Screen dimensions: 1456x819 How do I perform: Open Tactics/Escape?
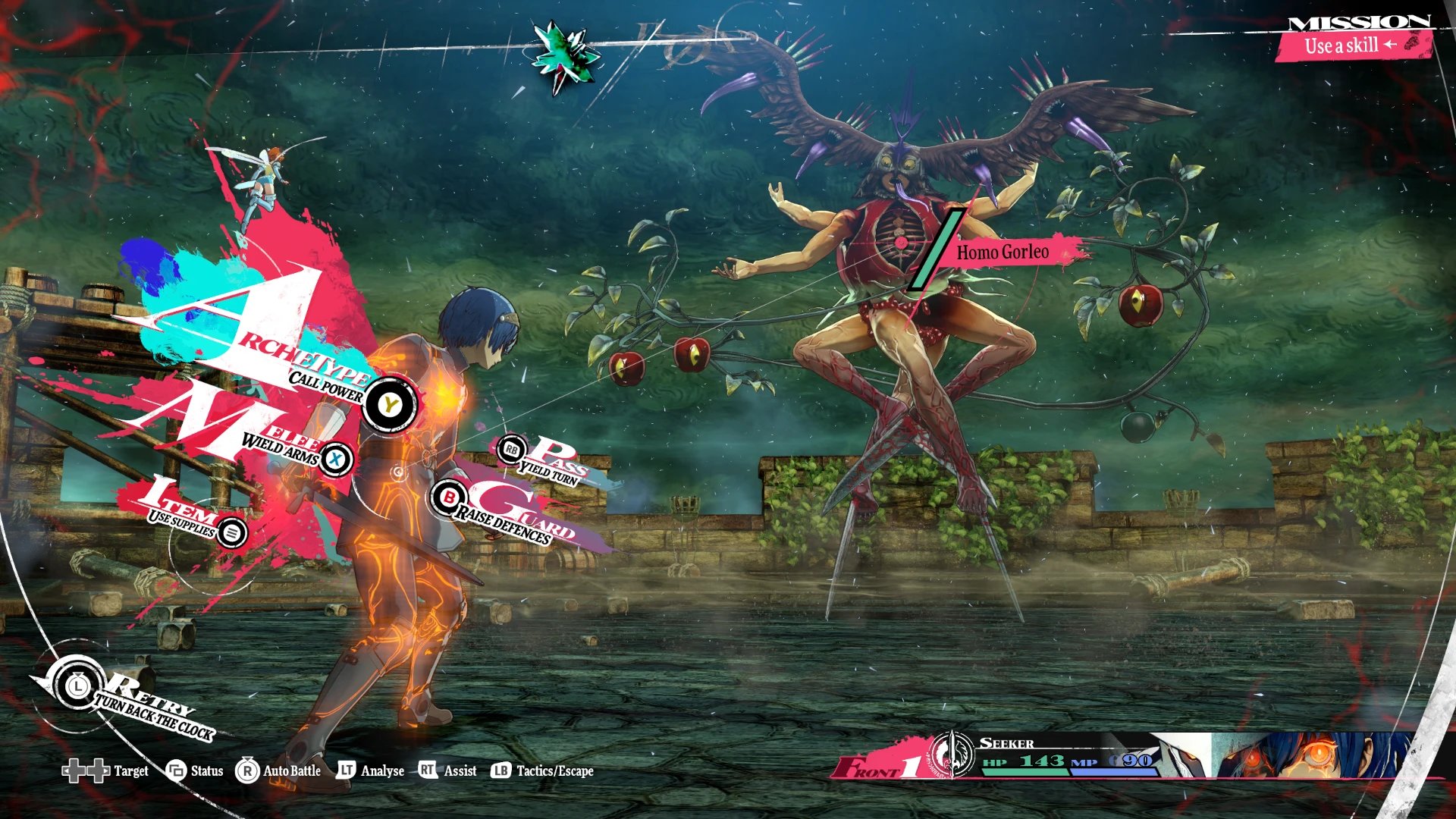coord(543,771)
